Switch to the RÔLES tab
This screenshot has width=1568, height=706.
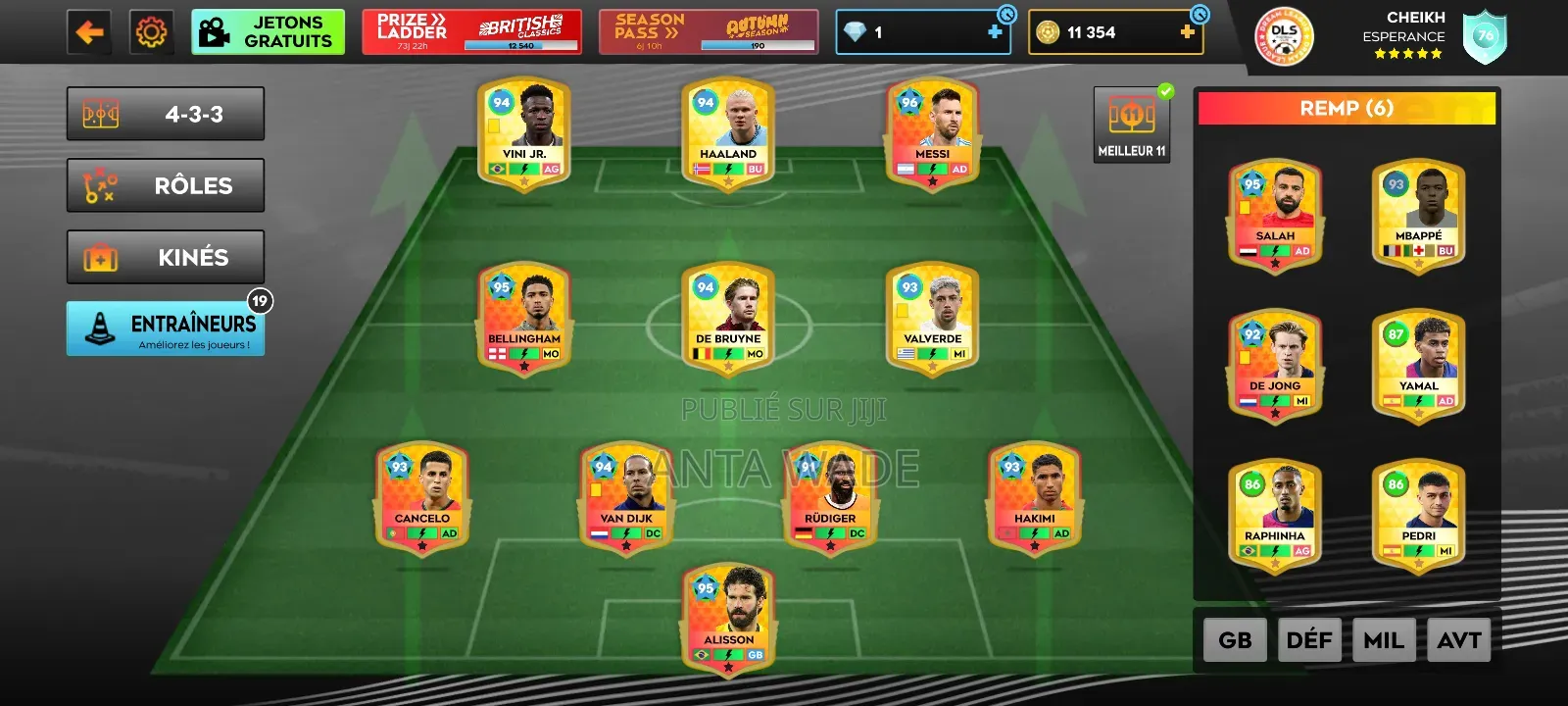[165, 185]
